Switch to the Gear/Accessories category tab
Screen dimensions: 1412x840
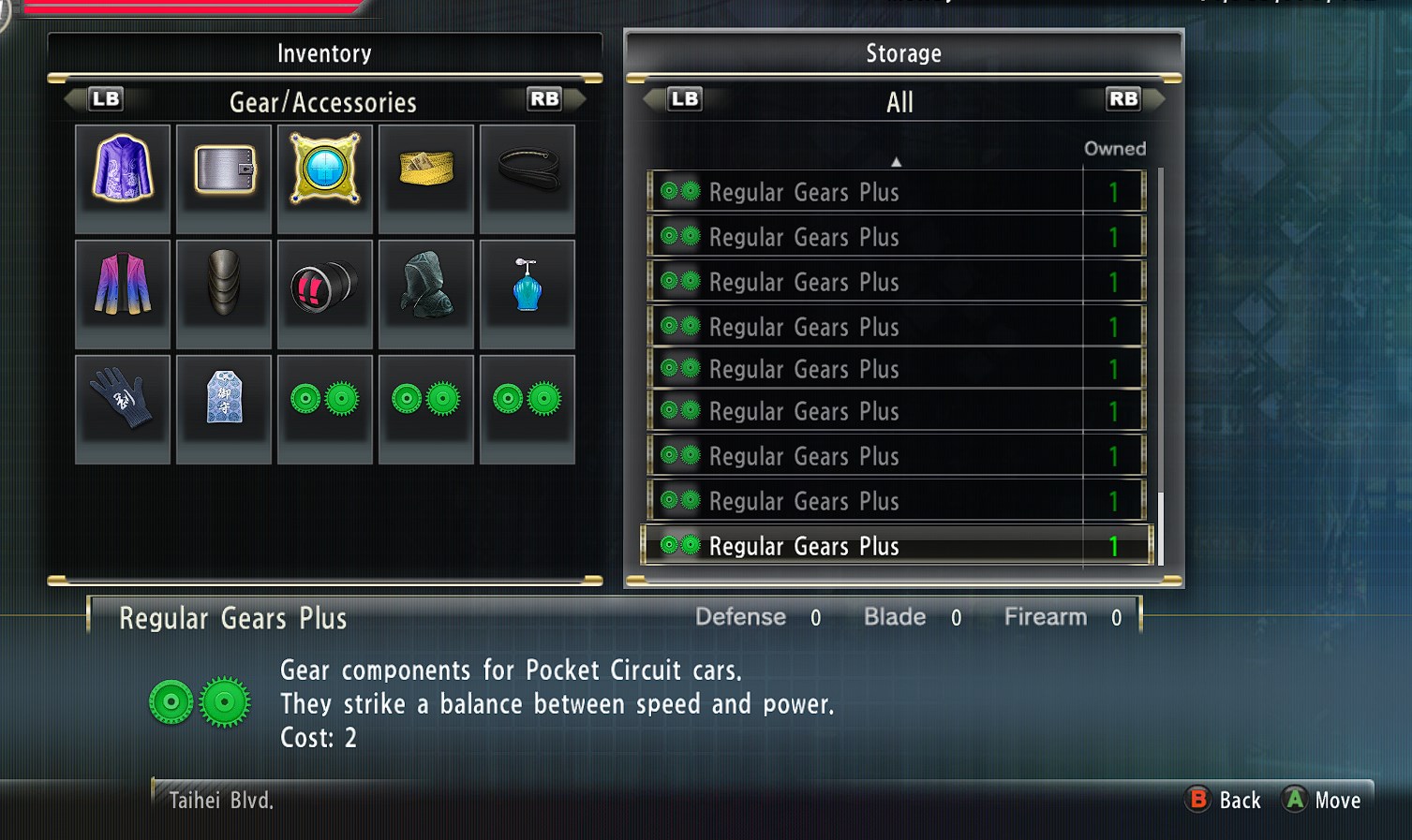click(324, 102)
